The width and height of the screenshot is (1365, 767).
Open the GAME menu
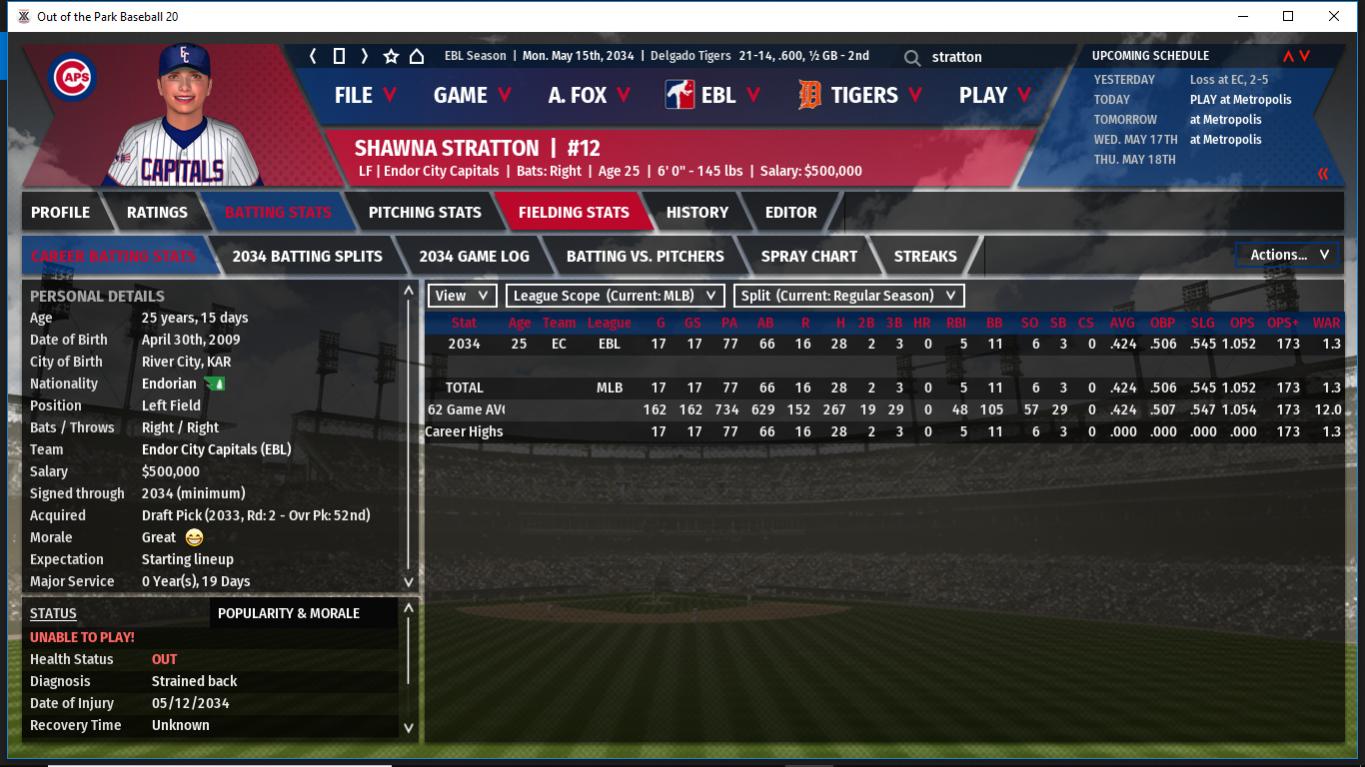point(472,95)
